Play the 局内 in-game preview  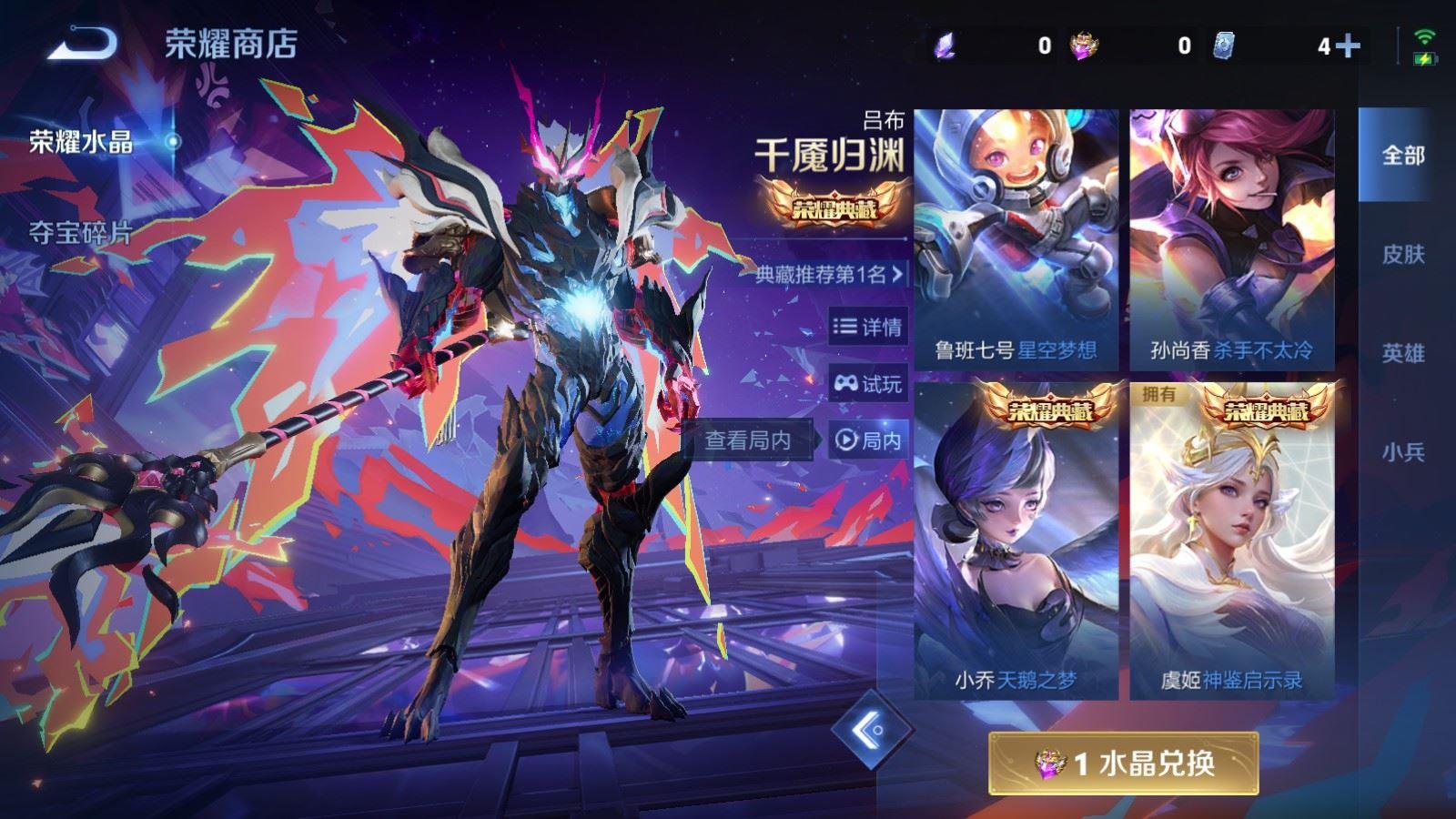point(868,440)
